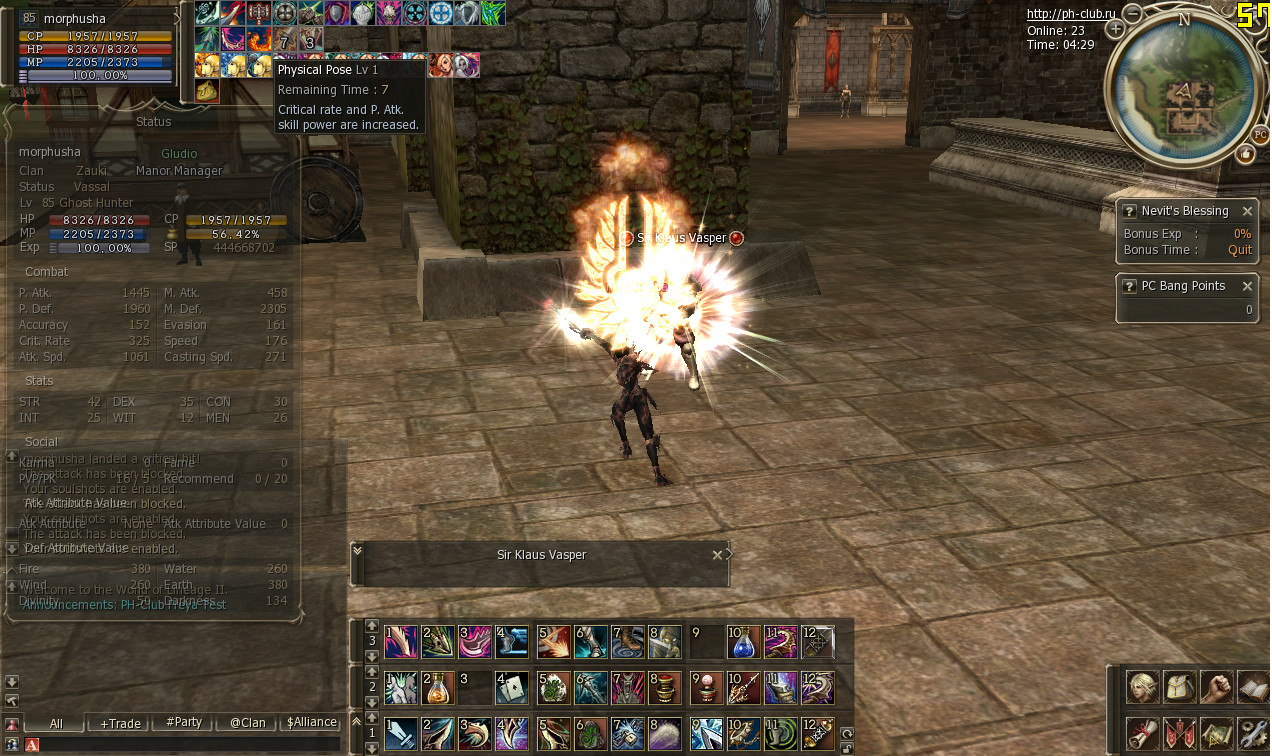This screenshot has width=1272, height=756.
Task: Activate the sword attack hotbar slot
Action: coord(400,734)
